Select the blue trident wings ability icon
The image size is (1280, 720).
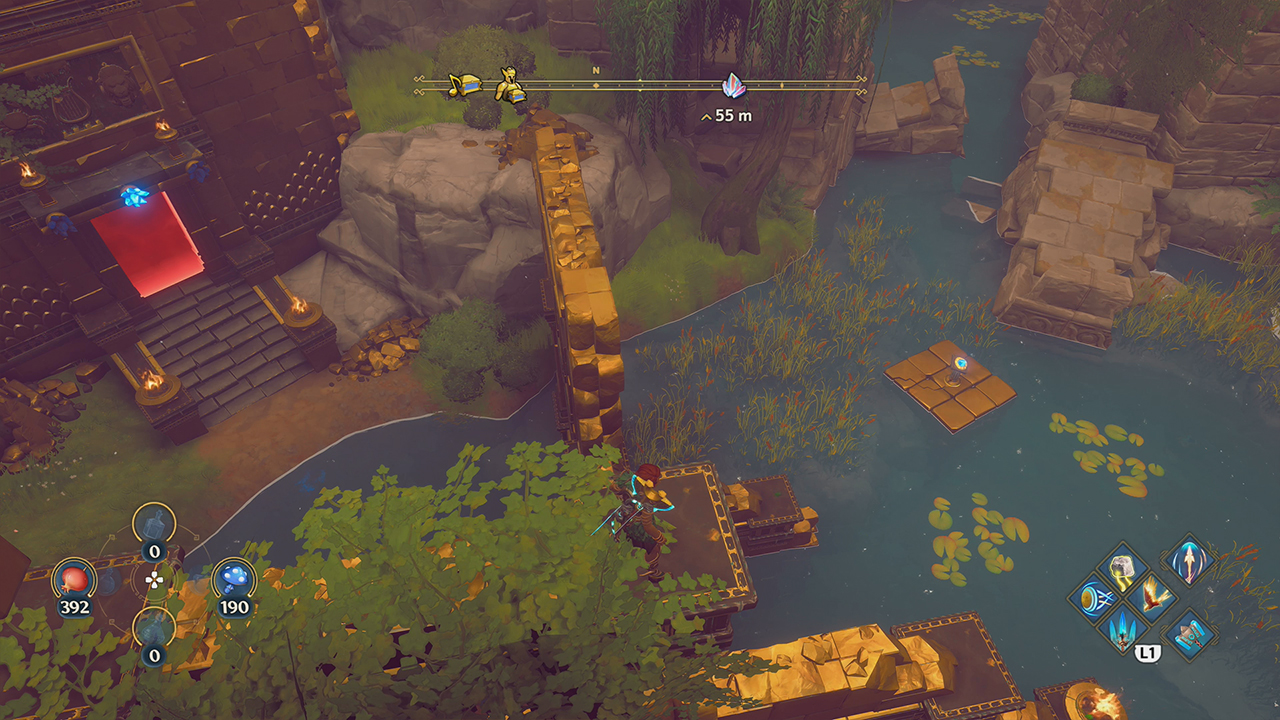click(x=1122, y=633)
